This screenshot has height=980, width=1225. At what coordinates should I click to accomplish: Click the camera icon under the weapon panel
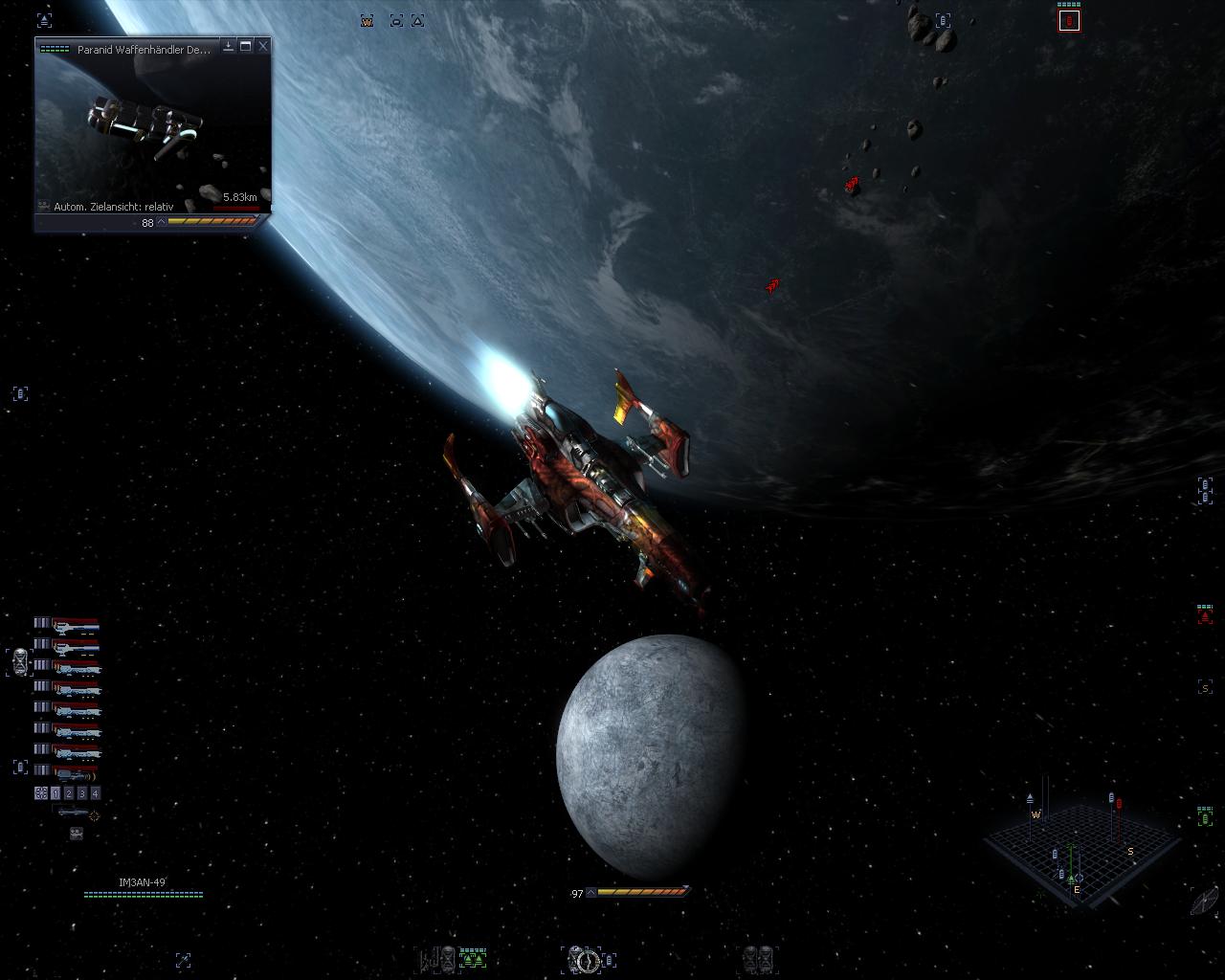tap(76, 834)
